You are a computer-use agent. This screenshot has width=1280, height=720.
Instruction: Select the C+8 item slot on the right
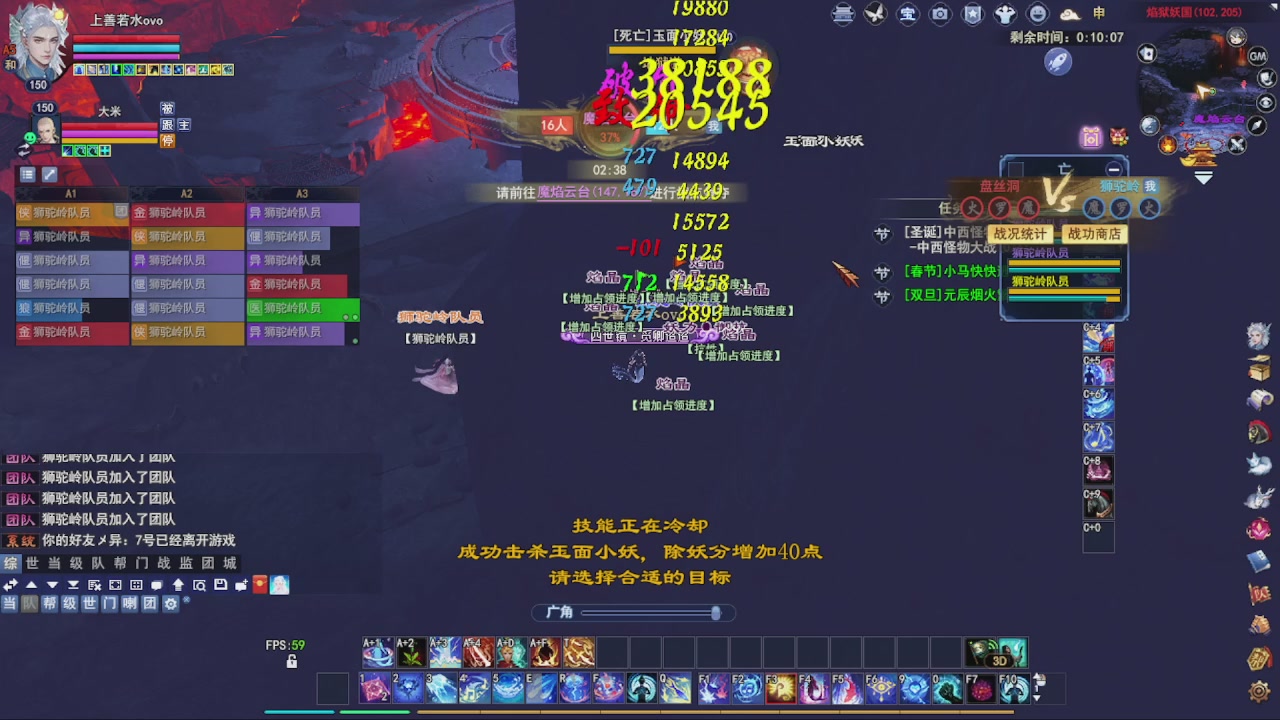[1098, 470]
